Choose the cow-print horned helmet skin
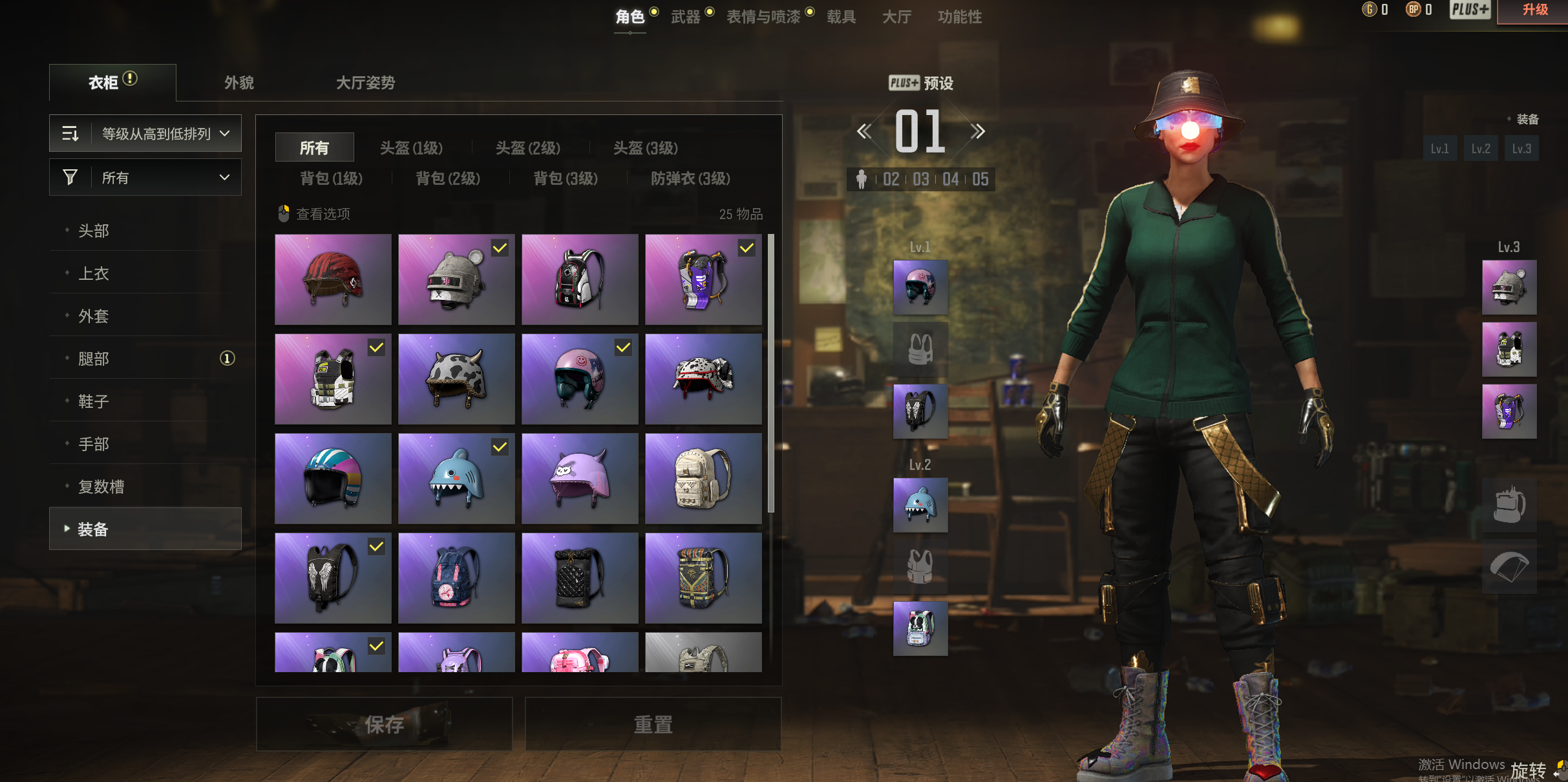The width and height of the screenshot is (1568, 782). (x=456, y=379)
